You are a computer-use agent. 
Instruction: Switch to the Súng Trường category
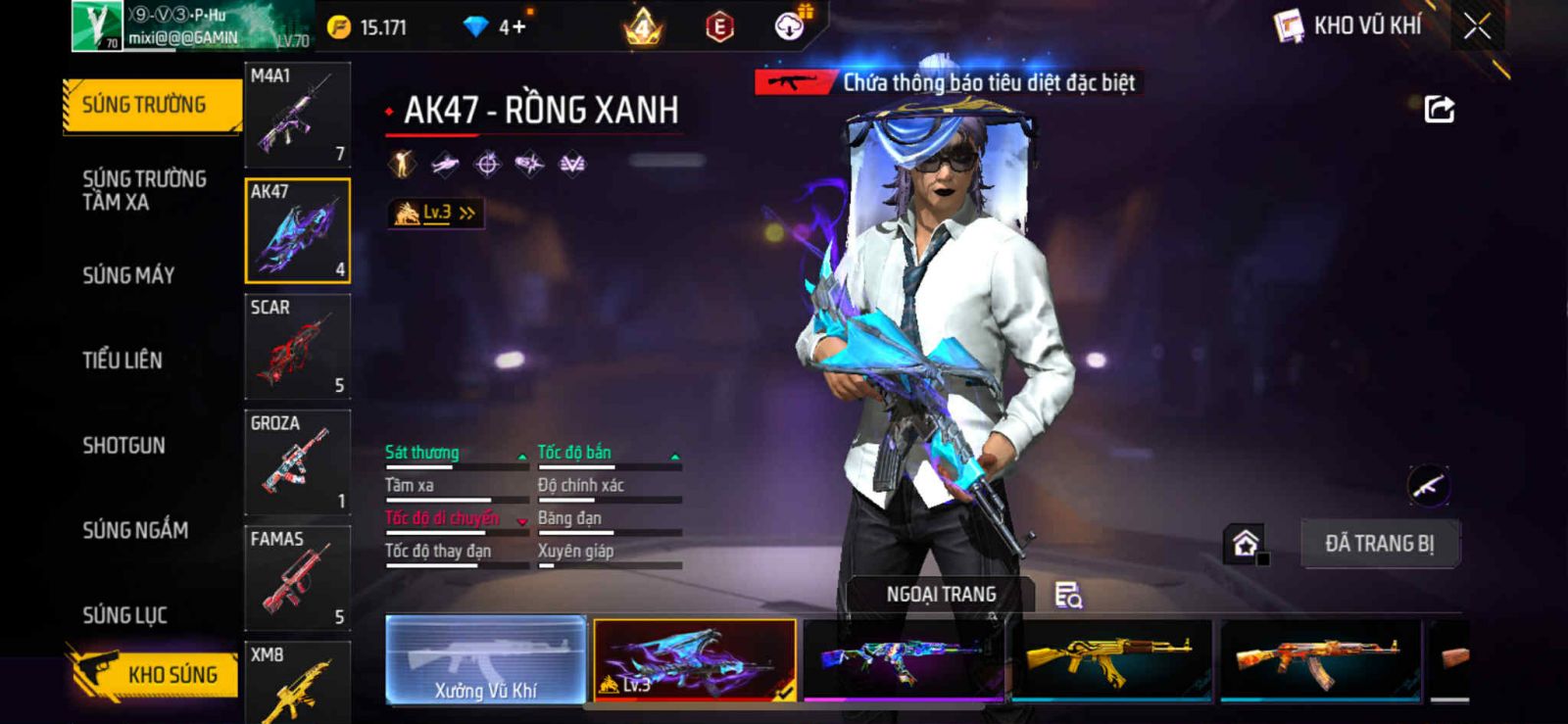point(145,105)
